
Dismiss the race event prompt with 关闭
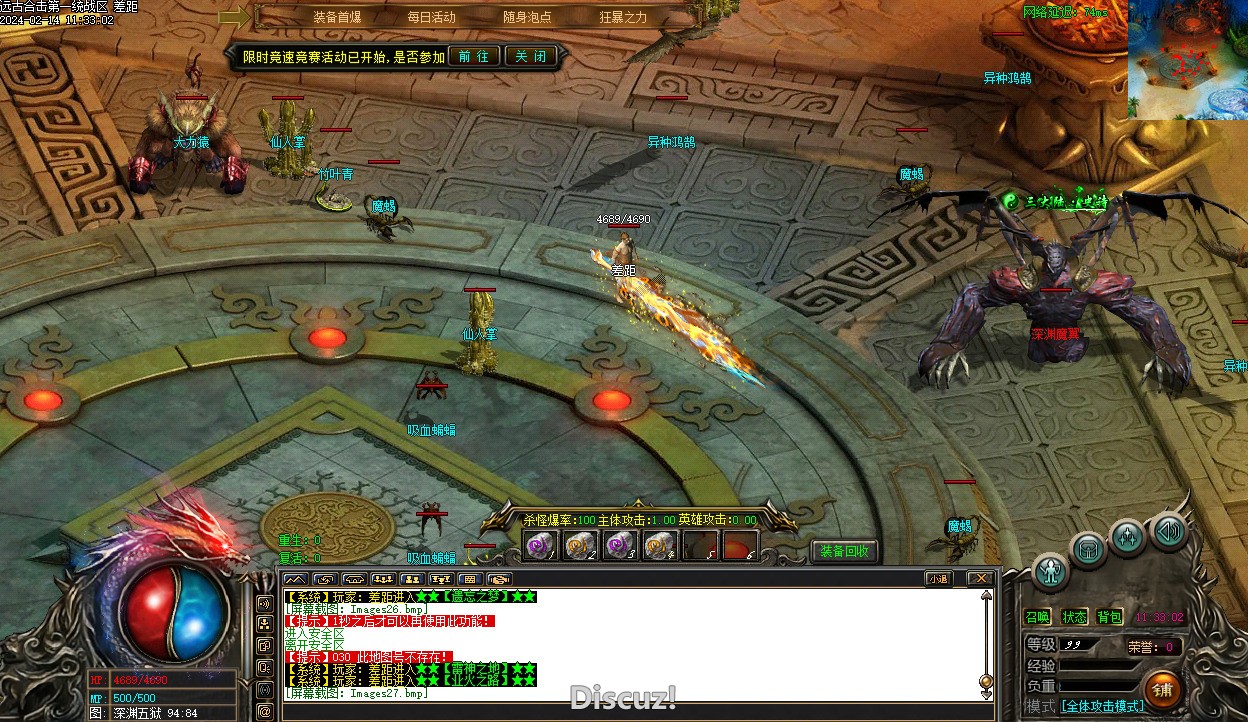530,56
